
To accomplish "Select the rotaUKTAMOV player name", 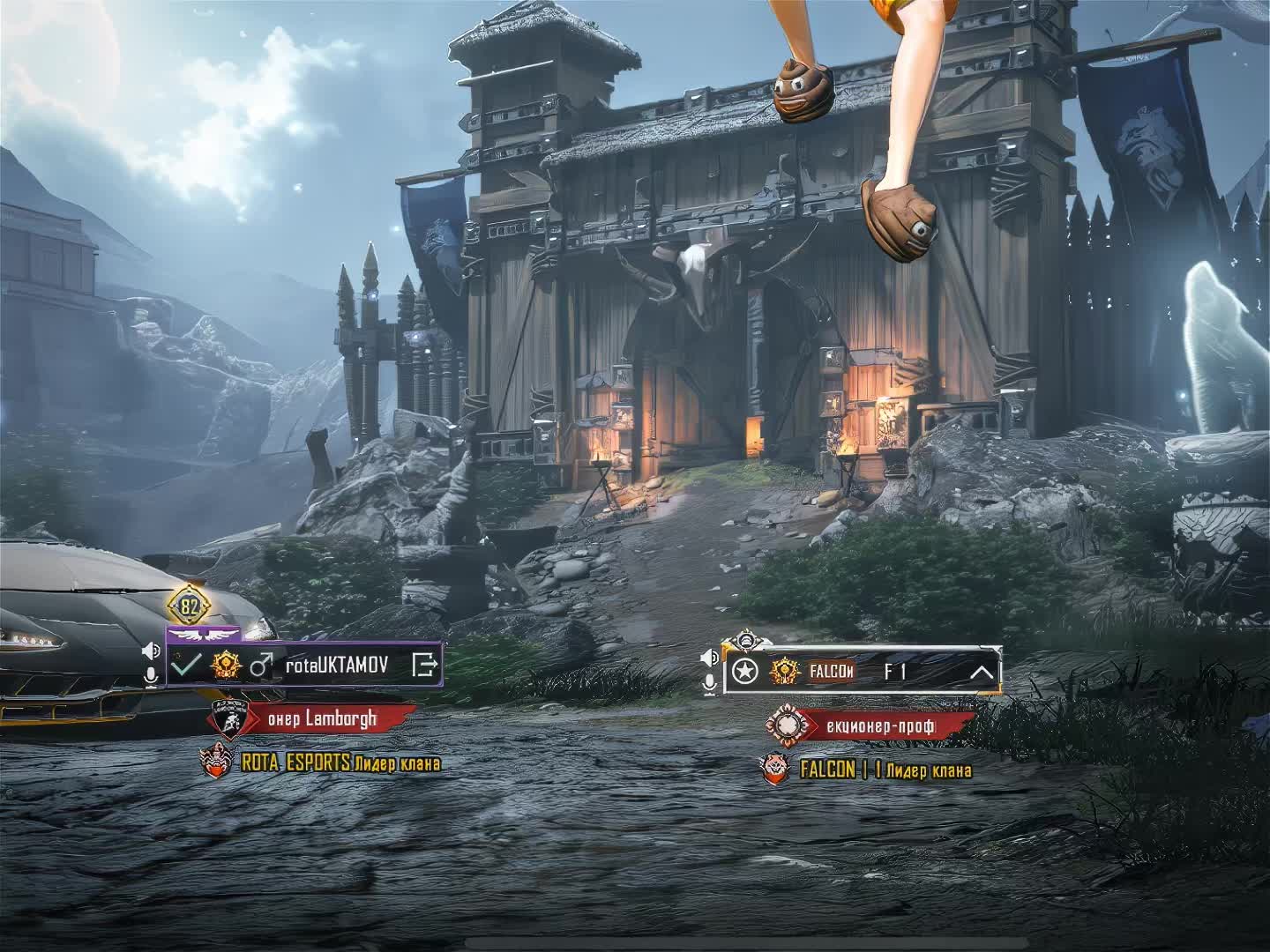I will point(336,665).
